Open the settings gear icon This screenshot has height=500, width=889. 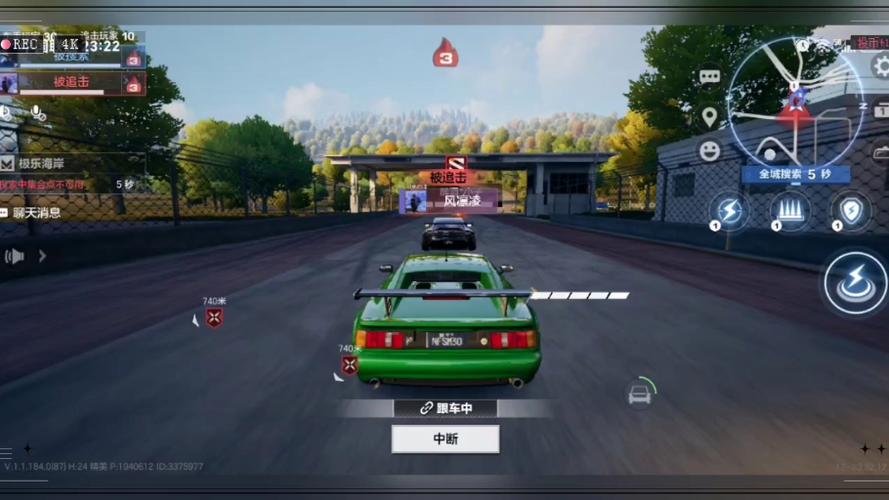(x=880, y=67)
